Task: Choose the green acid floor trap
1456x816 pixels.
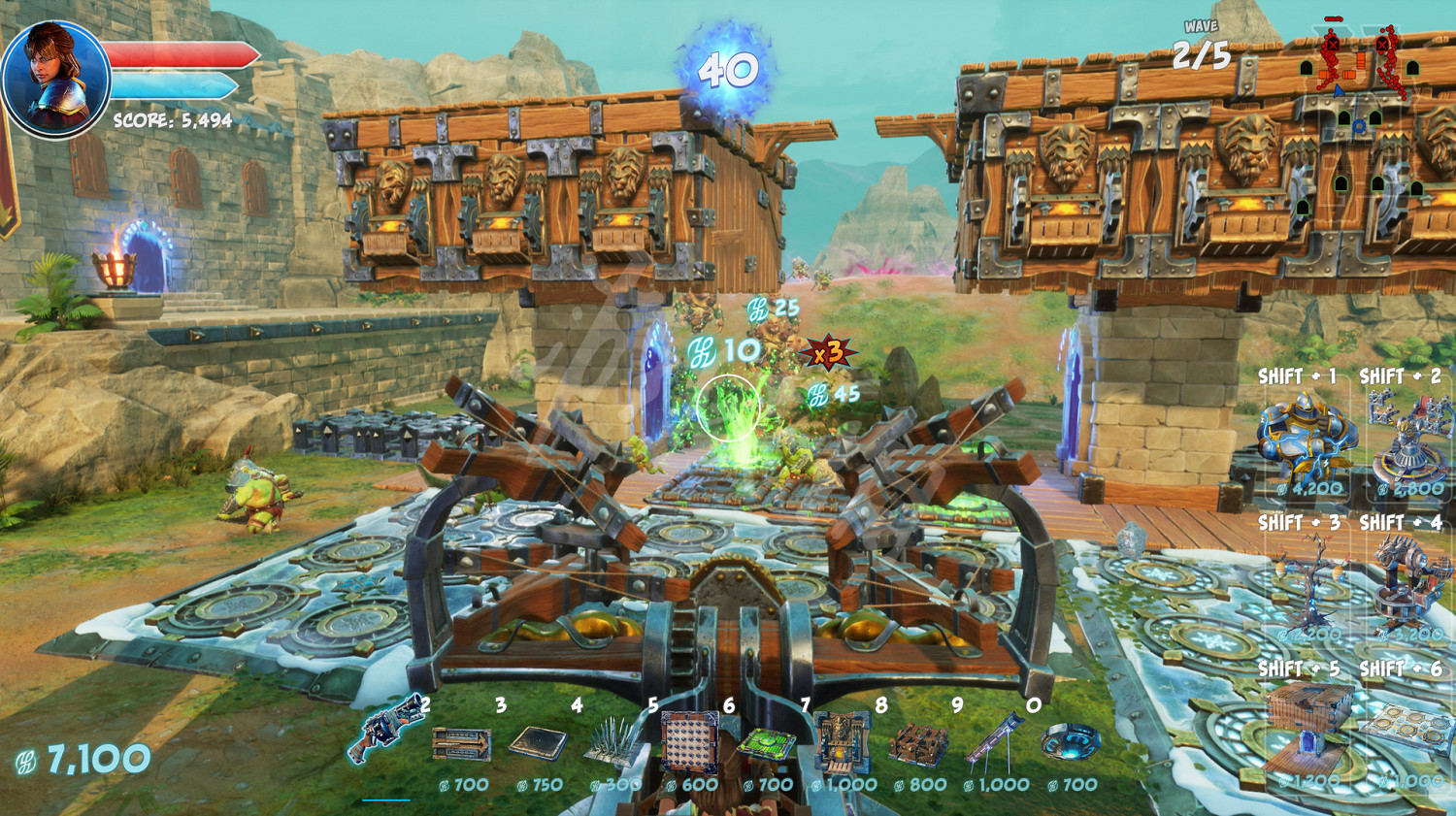Action: coord(767,745)
